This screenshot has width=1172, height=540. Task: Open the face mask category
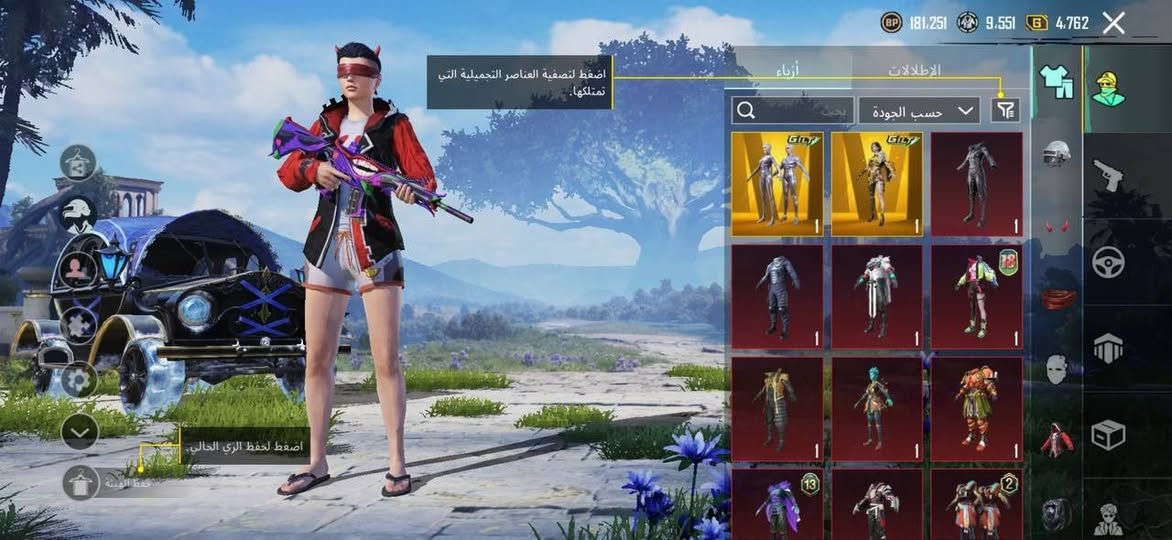click(1056, 368)
